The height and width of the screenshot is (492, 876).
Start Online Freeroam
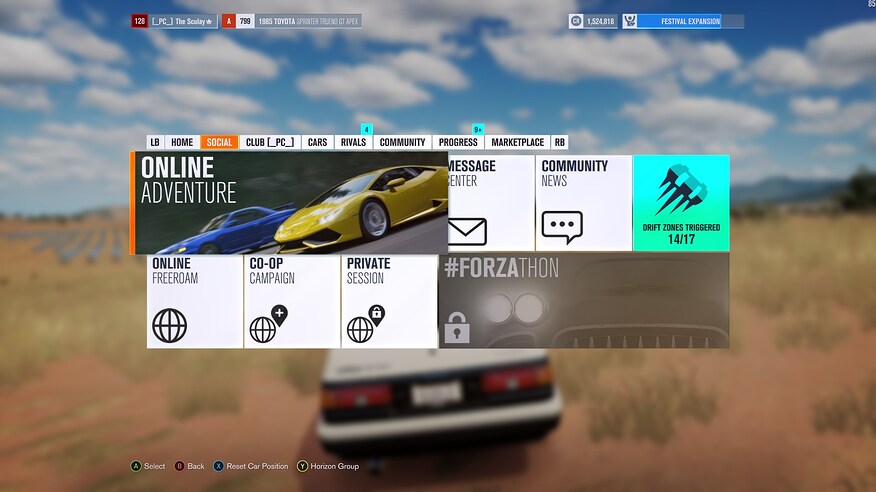pyautogui.click(x=194, y=301)
